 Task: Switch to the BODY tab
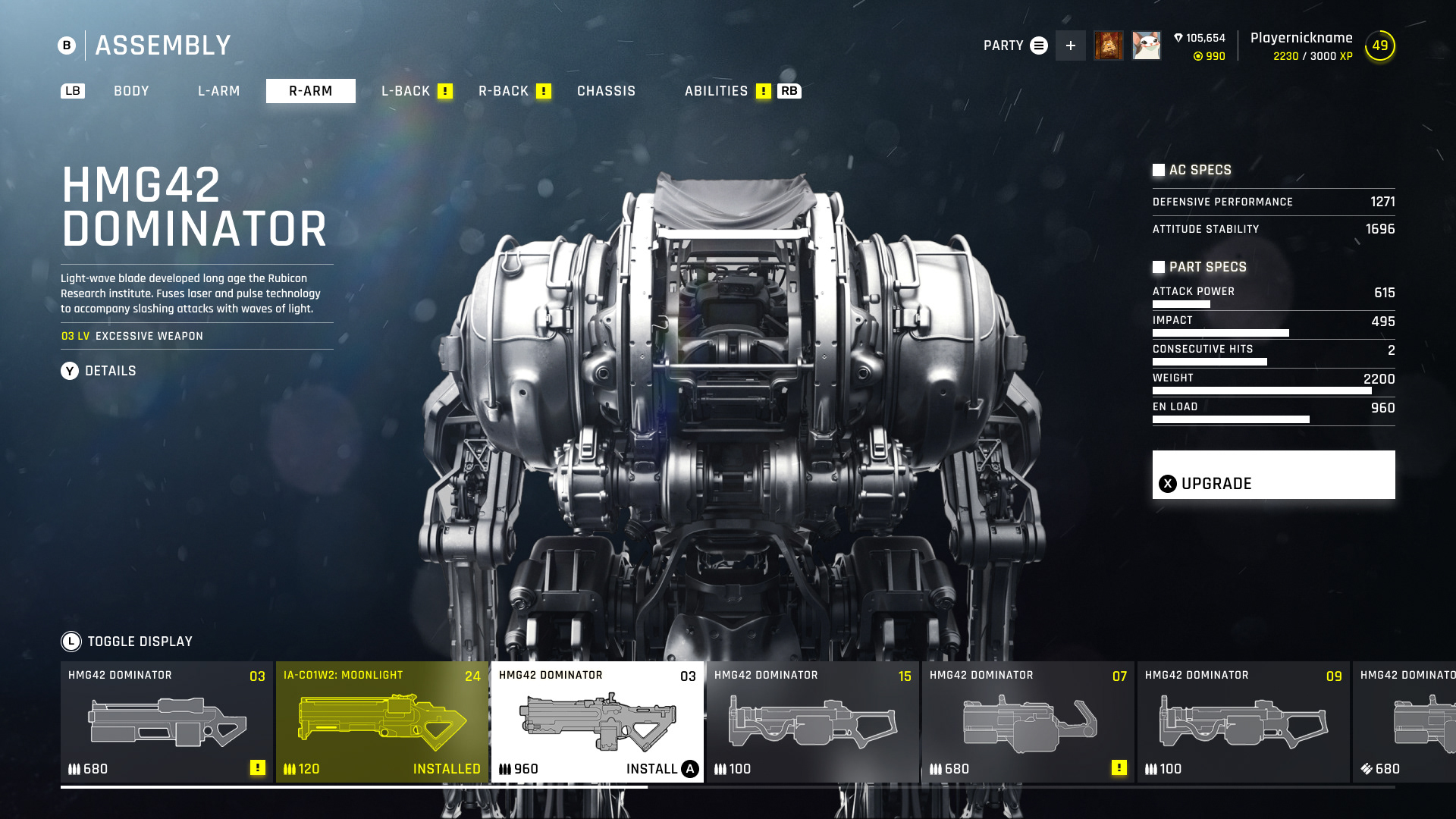131,91
